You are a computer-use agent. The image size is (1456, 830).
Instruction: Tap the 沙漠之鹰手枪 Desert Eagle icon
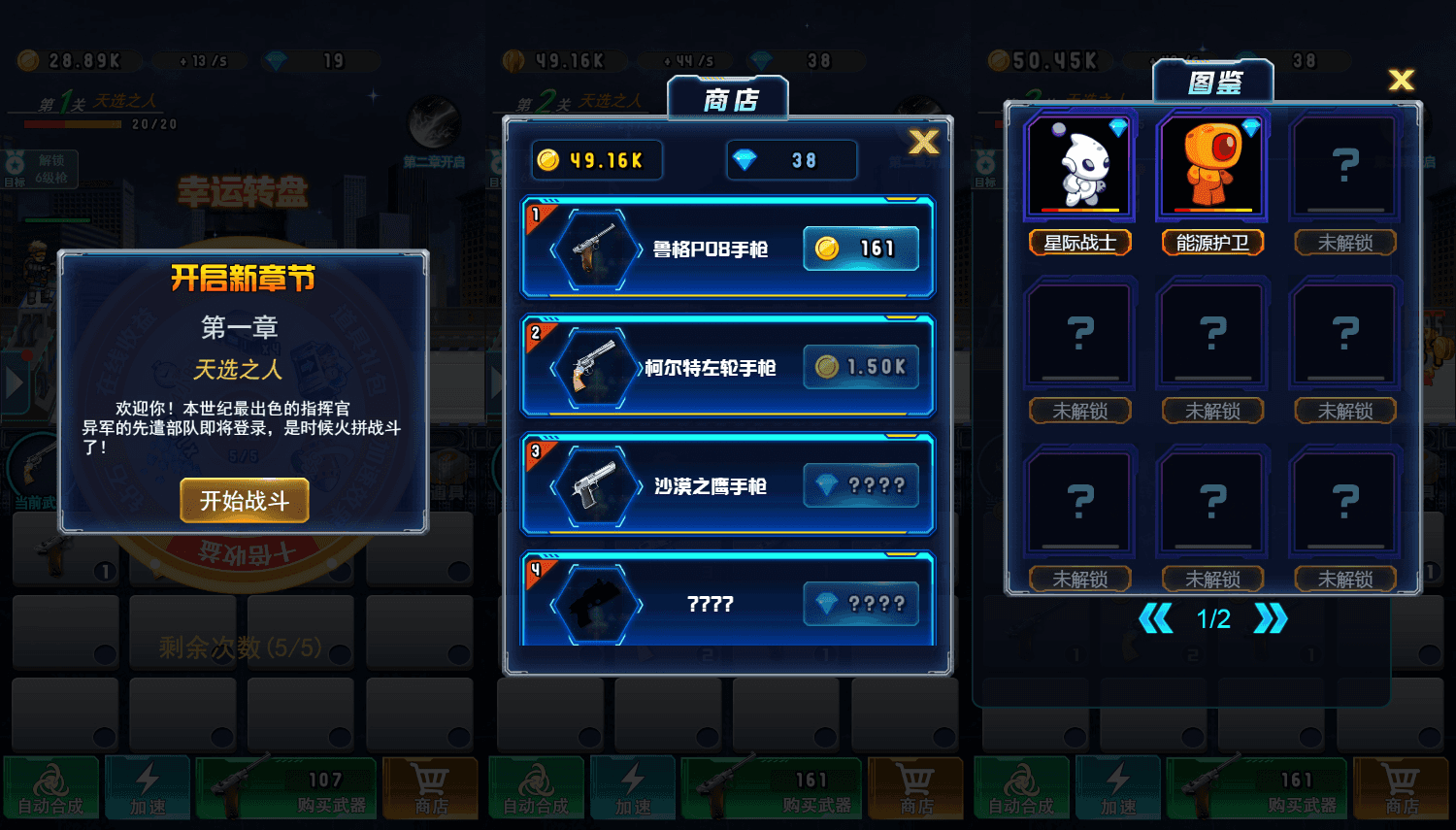coord(598,485)
